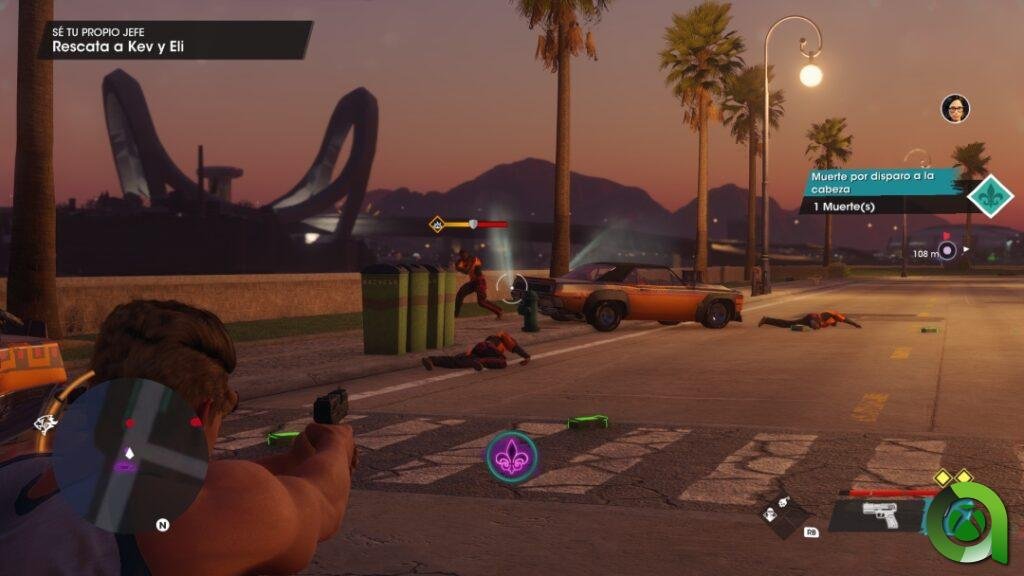This screenshot has height=576, width=1024.
Task: Select the "Rescata a Kev y Eli" objective banner
Action: coord(171,40)
